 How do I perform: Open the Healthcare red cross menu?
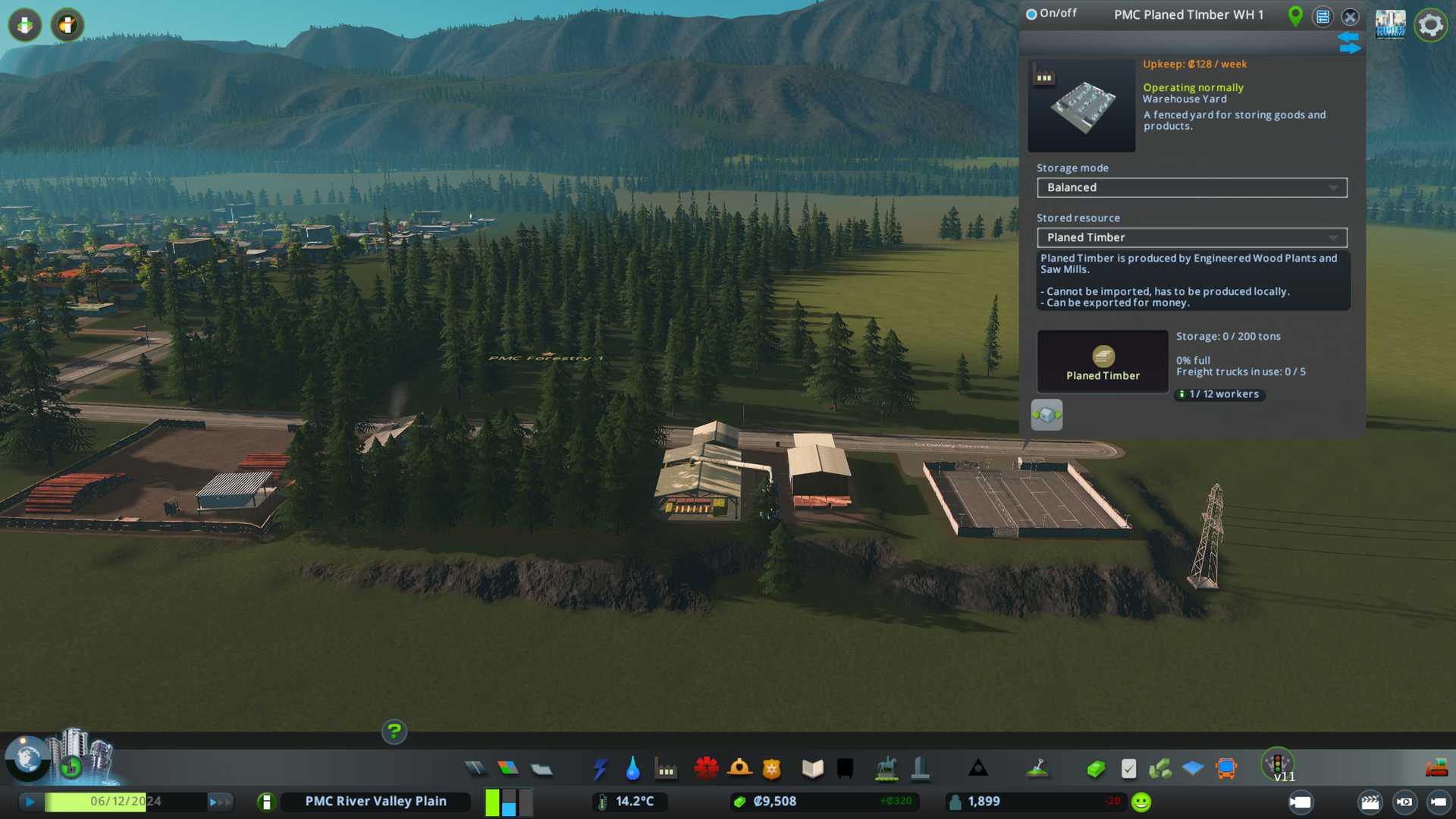click(x=706, y=769)
